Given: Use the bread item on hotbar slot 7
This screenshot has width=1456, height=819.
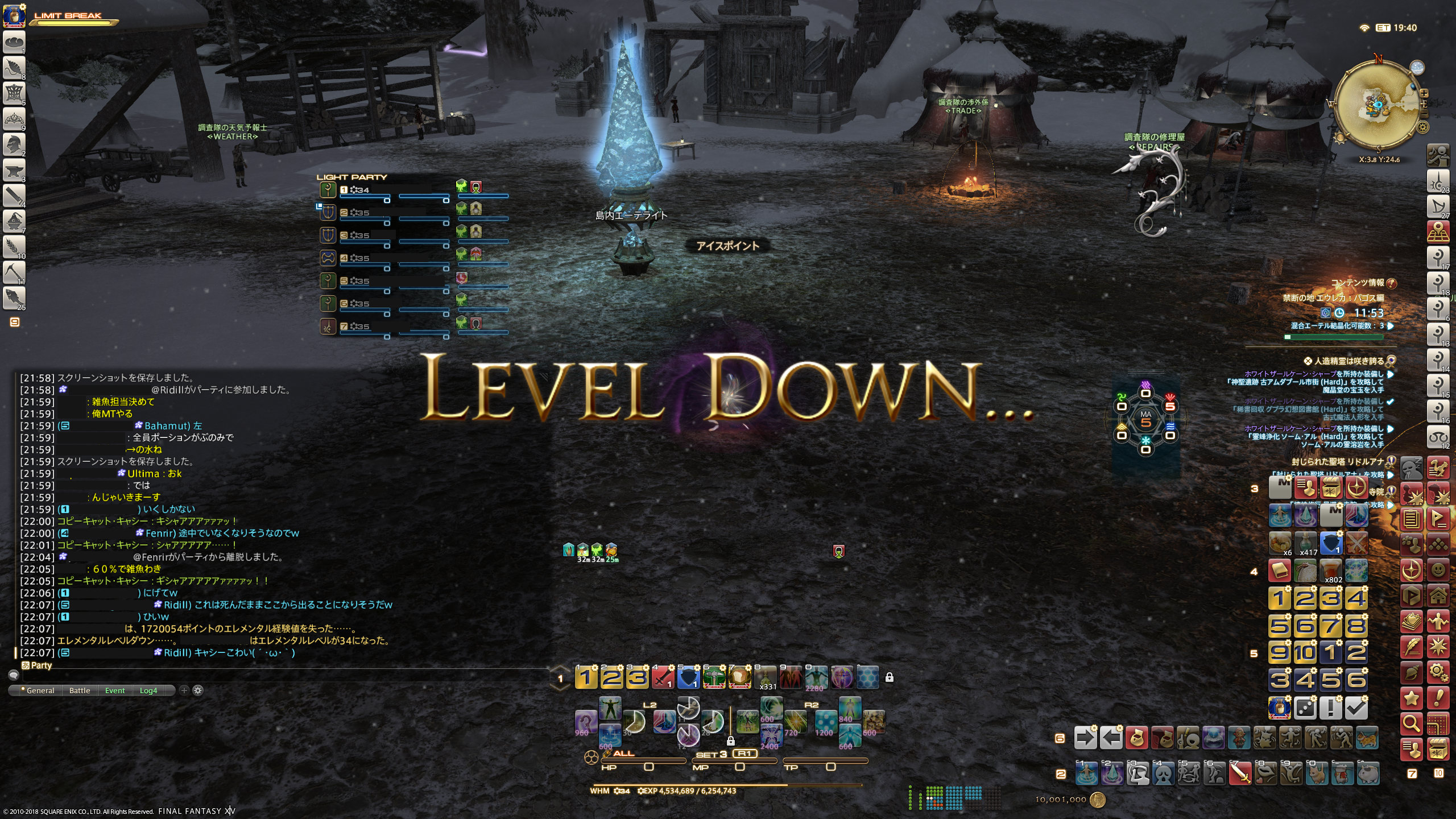Looking at the screenshot, I should pos(739,677).
